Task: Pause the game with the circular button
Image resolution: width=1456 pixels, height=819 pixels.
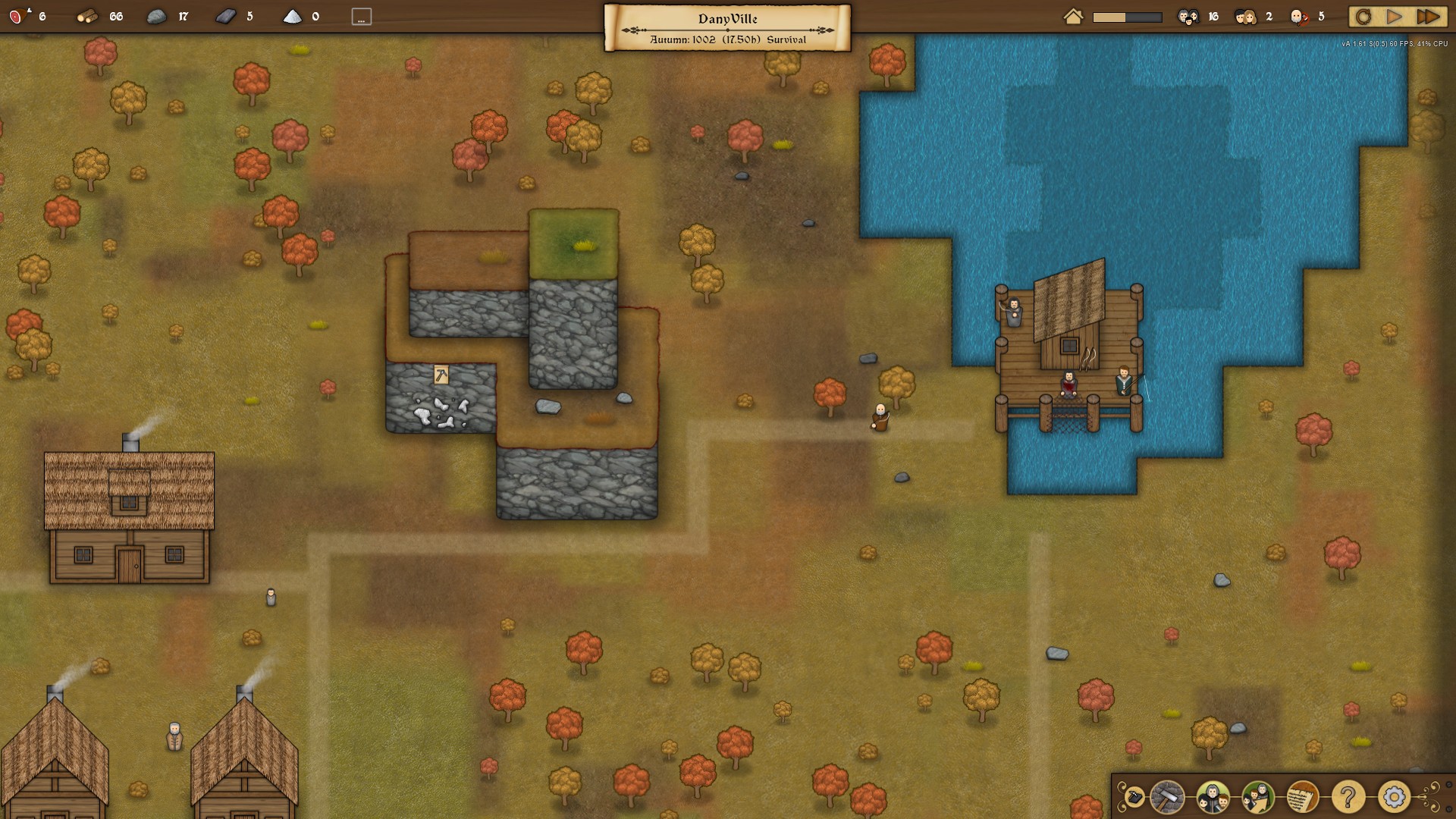Action: click(x=1363, y=17)
